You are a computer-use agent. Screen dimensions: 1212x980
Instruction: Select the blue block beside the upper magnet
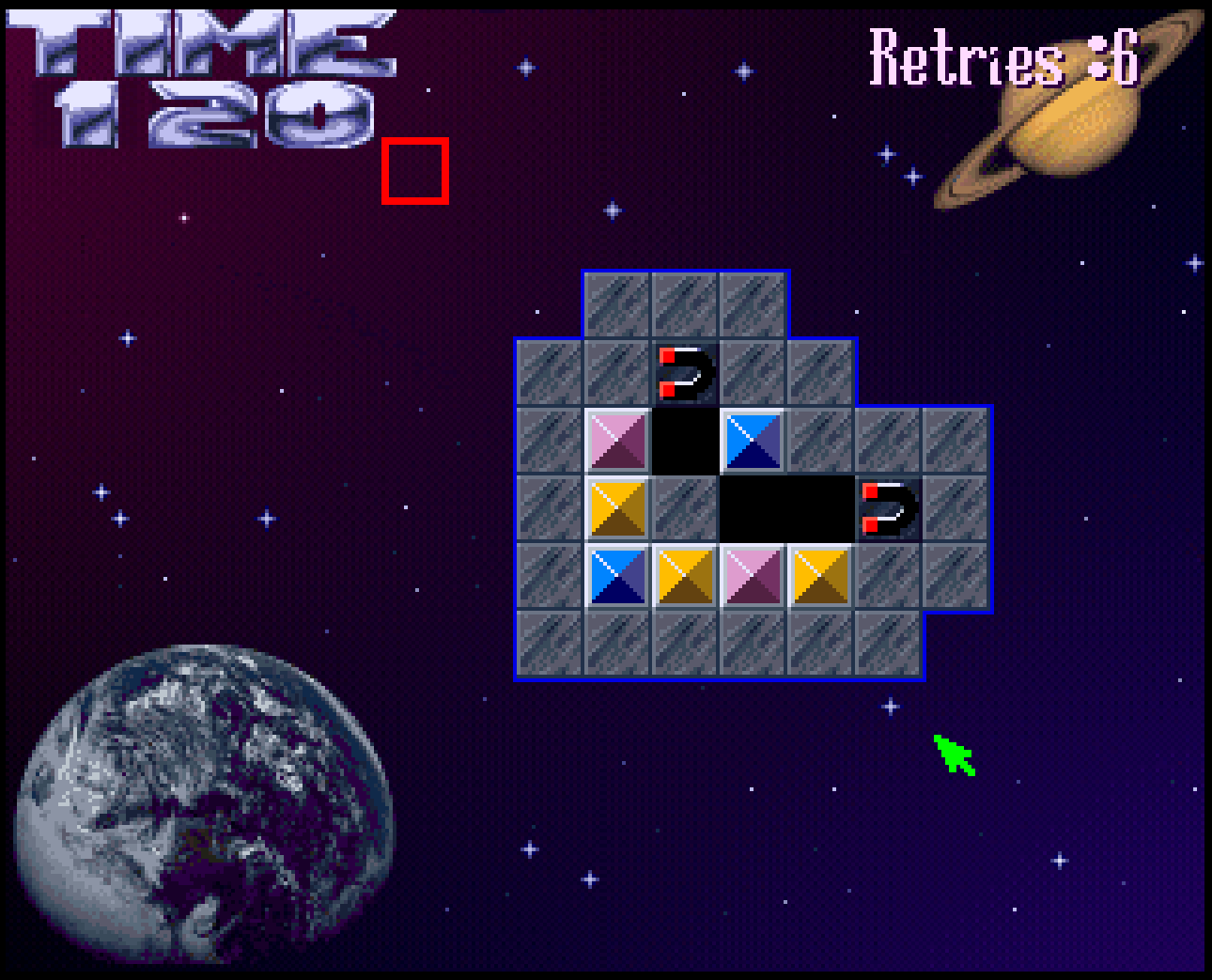pos(753,440)
